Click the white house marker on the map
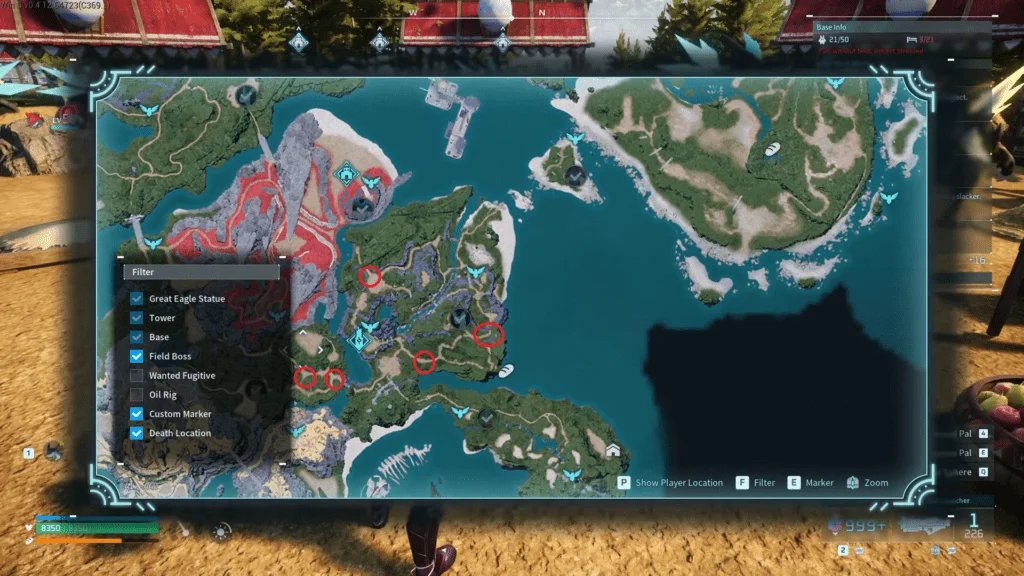Viewport: 1024px width, 576px height. 612,450
